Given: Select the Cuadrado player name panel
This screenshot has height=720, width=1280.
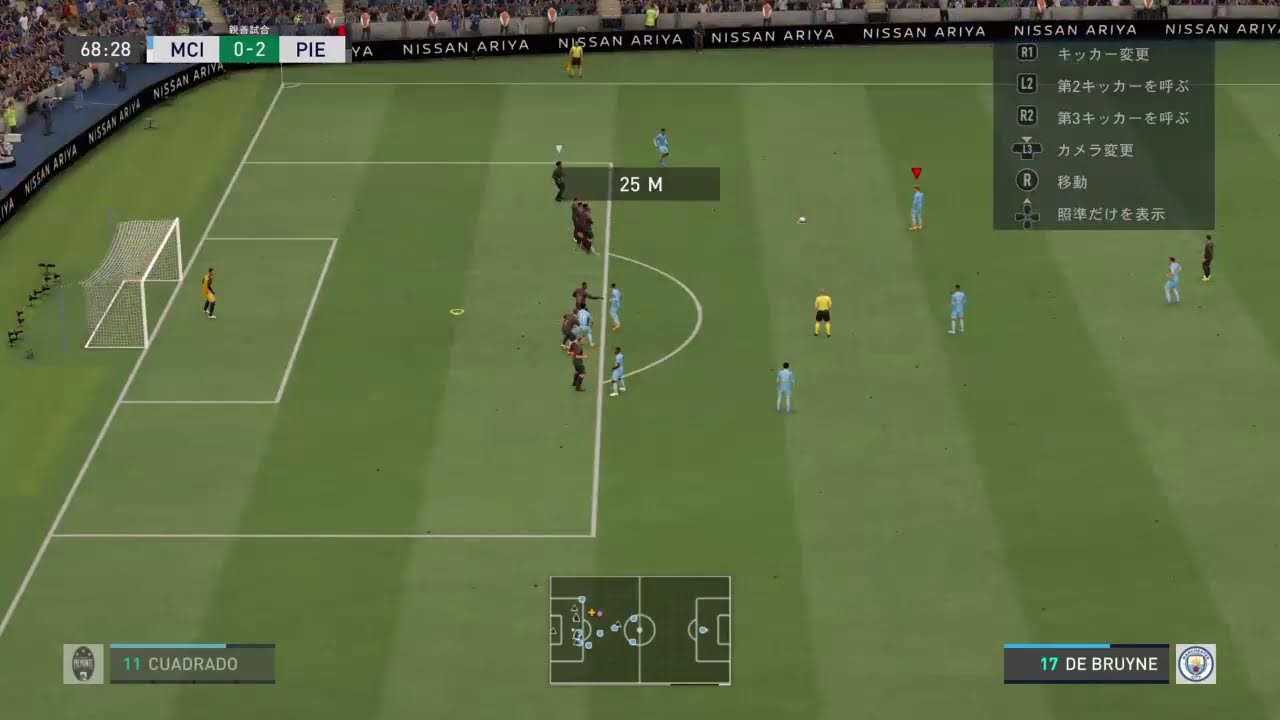Looking at the screenshot, I should [x=192, y=664].
